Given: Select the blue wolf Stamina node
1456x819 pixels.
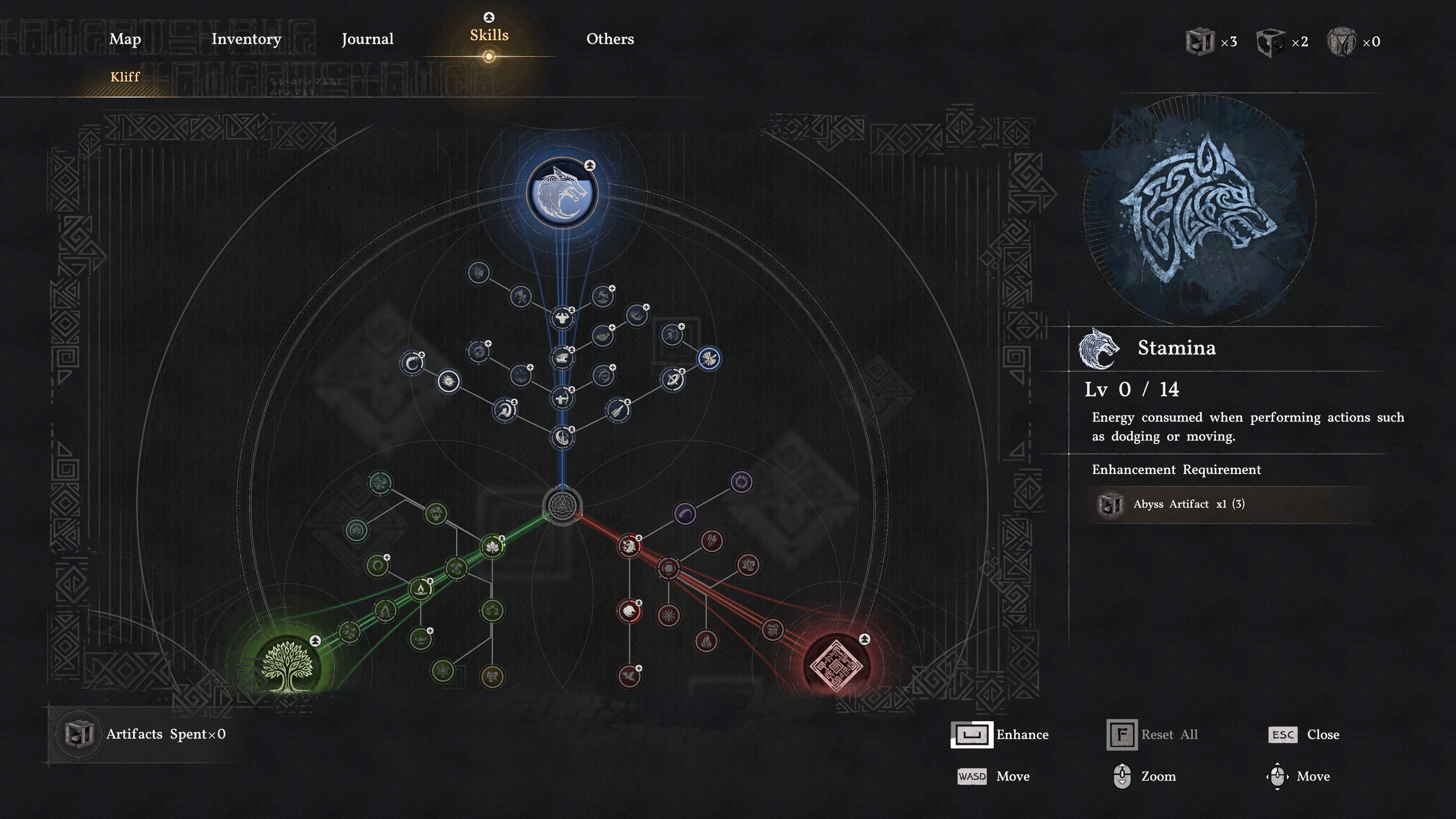Looking at the screenshot, I should click(x=562, y=193).
